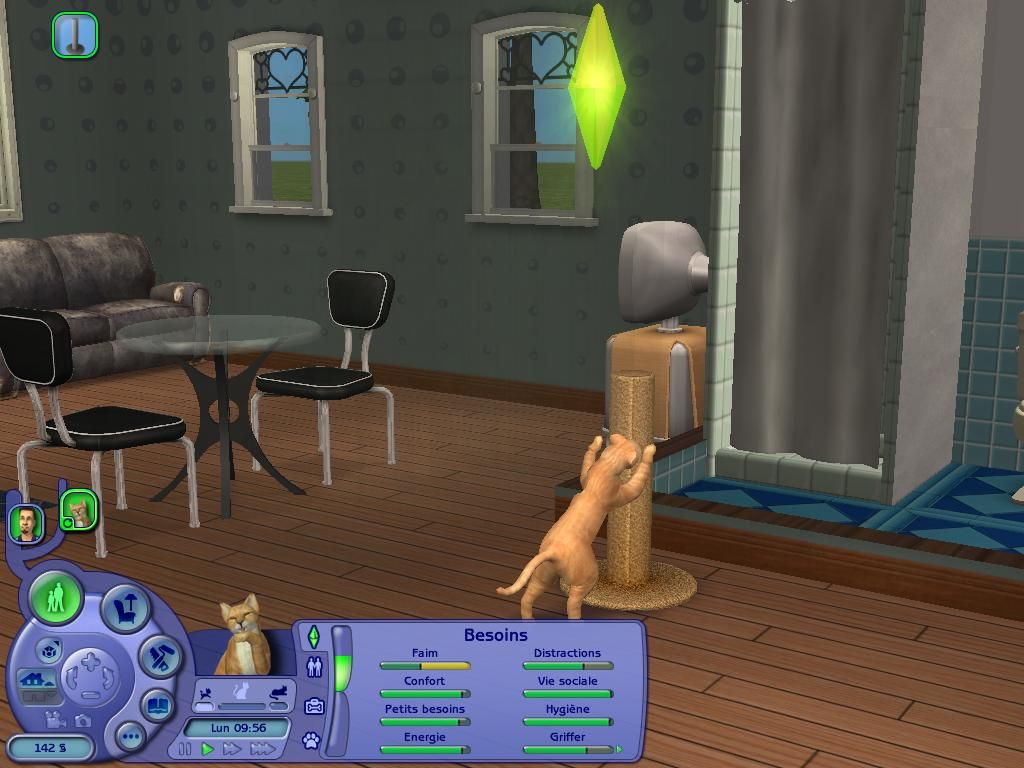The width and height of the screenshot is (1024, 768).
Task: Set game speed to triple fast-forward
Action: pos(262,749)
